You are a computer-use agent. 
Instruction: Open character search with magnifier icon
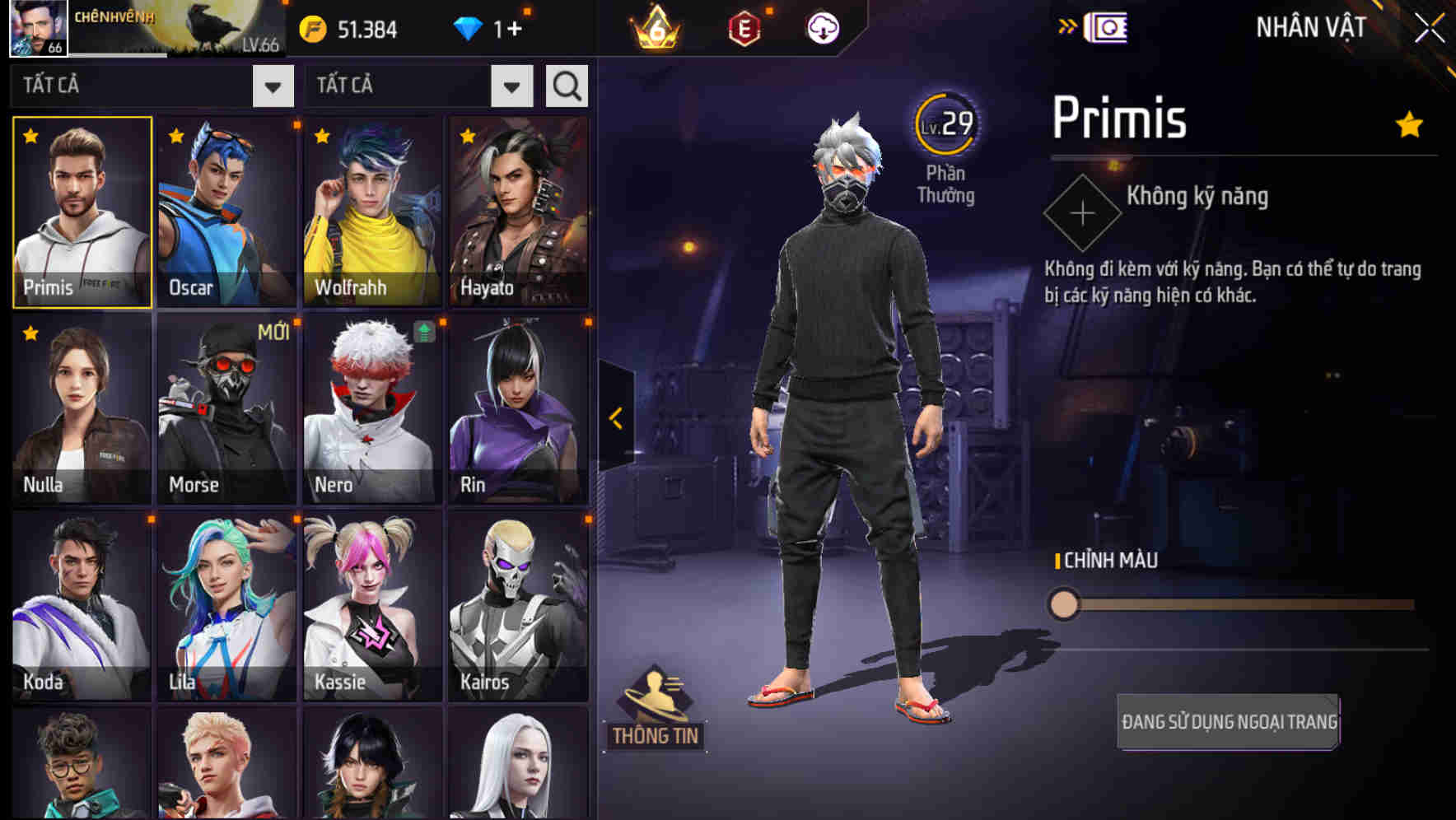click(565, 85)
